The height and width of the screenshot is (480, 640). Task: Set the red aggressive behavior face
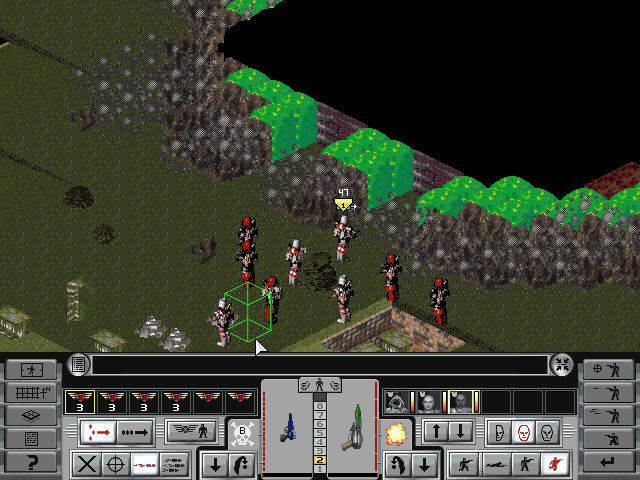(x=521, y=432)
